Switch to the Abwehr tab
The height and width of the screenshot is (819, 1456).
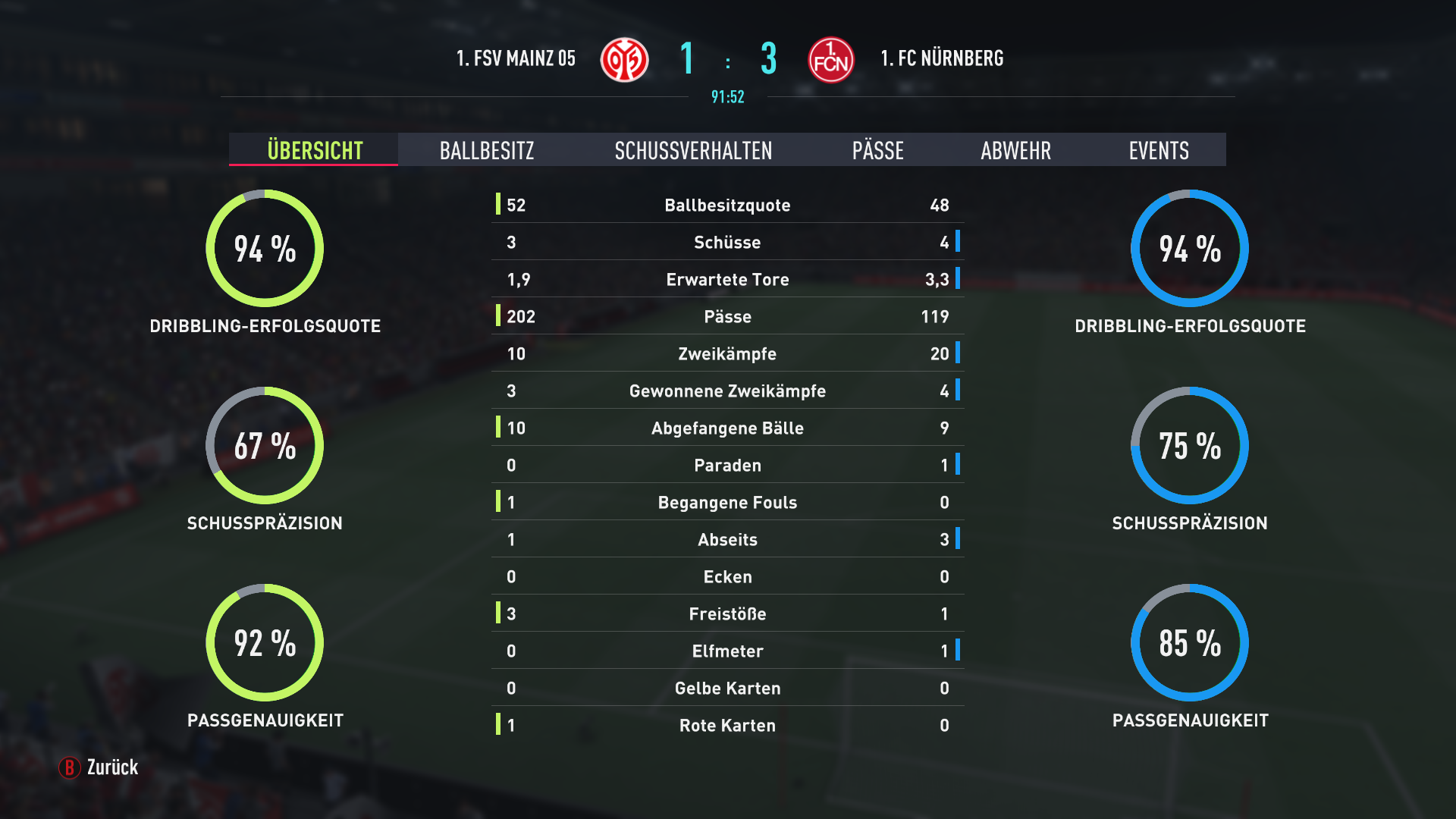point(1015,150)
